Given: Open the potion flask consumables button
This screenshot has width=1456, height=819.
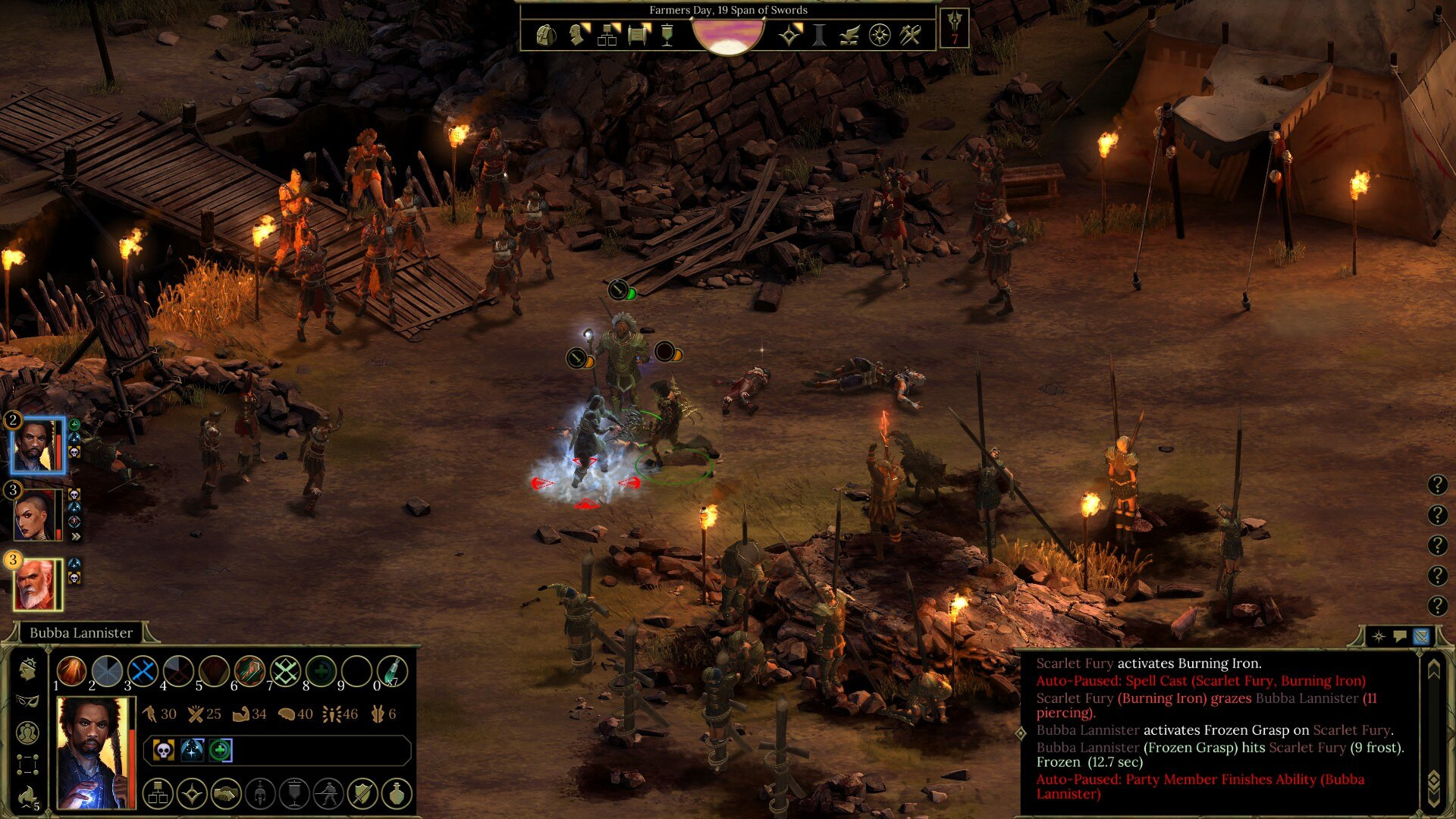Looking at the screenshot, I should pos(397,794).
